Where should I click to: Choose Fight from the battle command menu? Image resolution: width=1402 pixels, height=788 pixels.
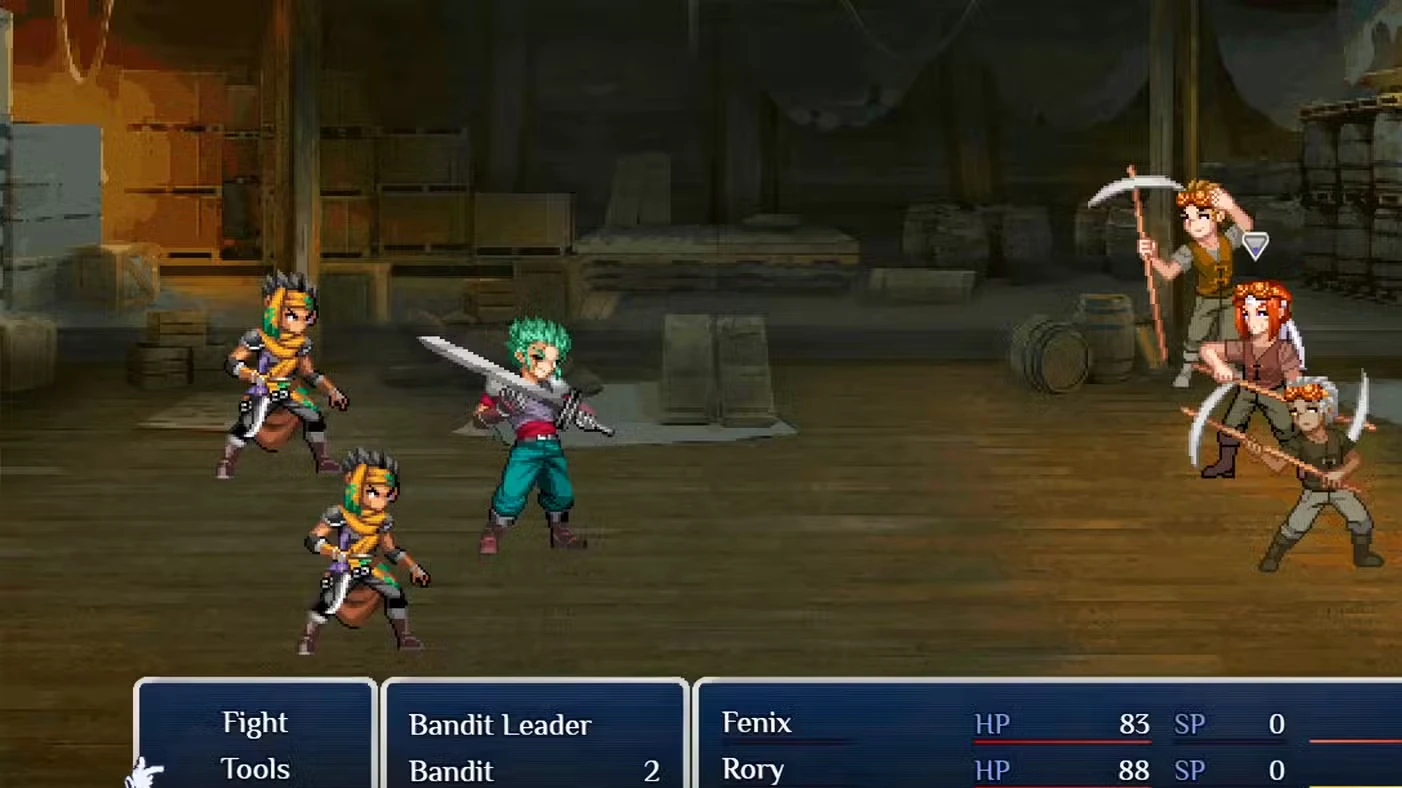(x=255, y=723)
